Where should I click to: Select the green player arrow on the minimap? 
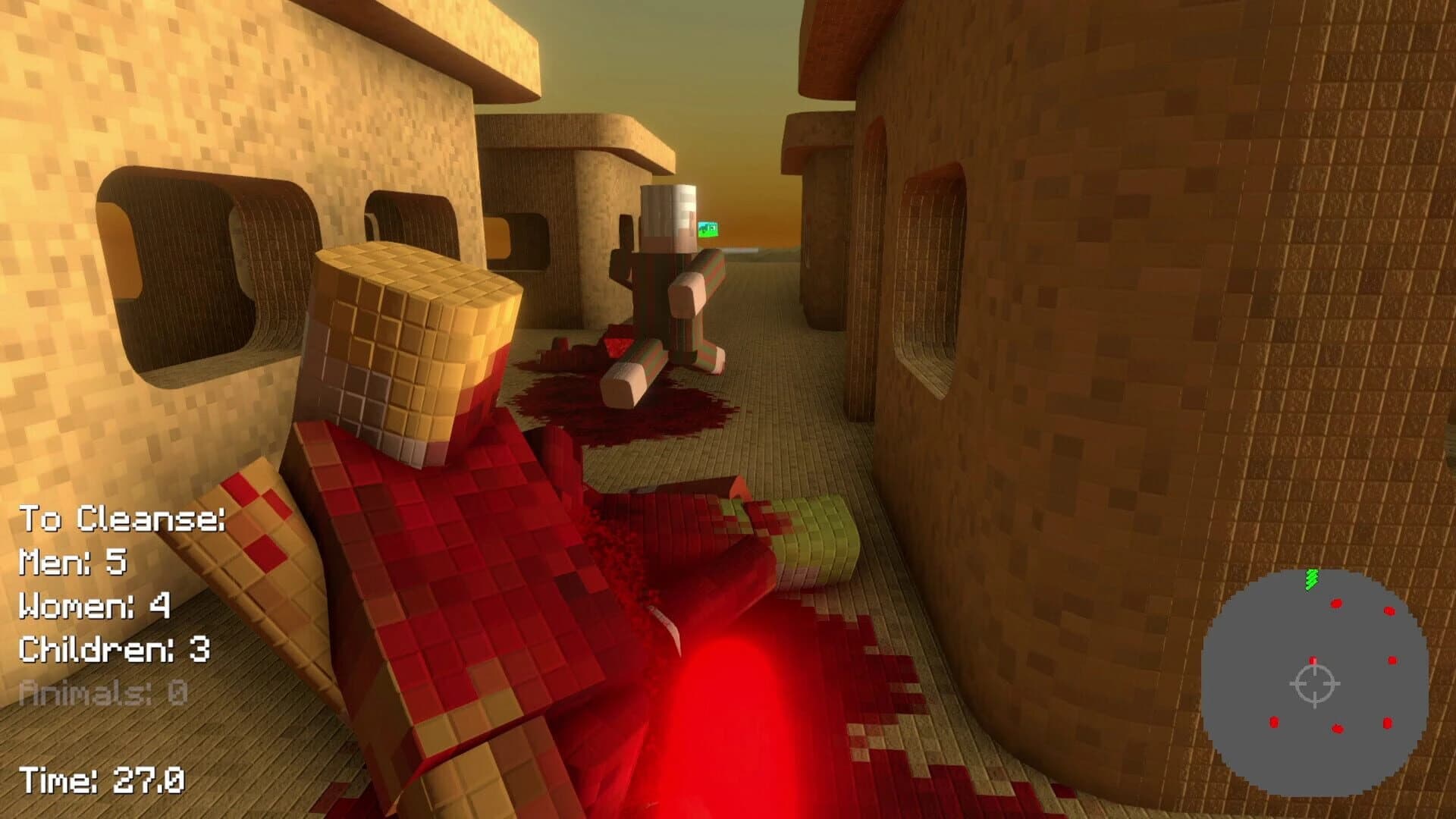pos(1311,579)
